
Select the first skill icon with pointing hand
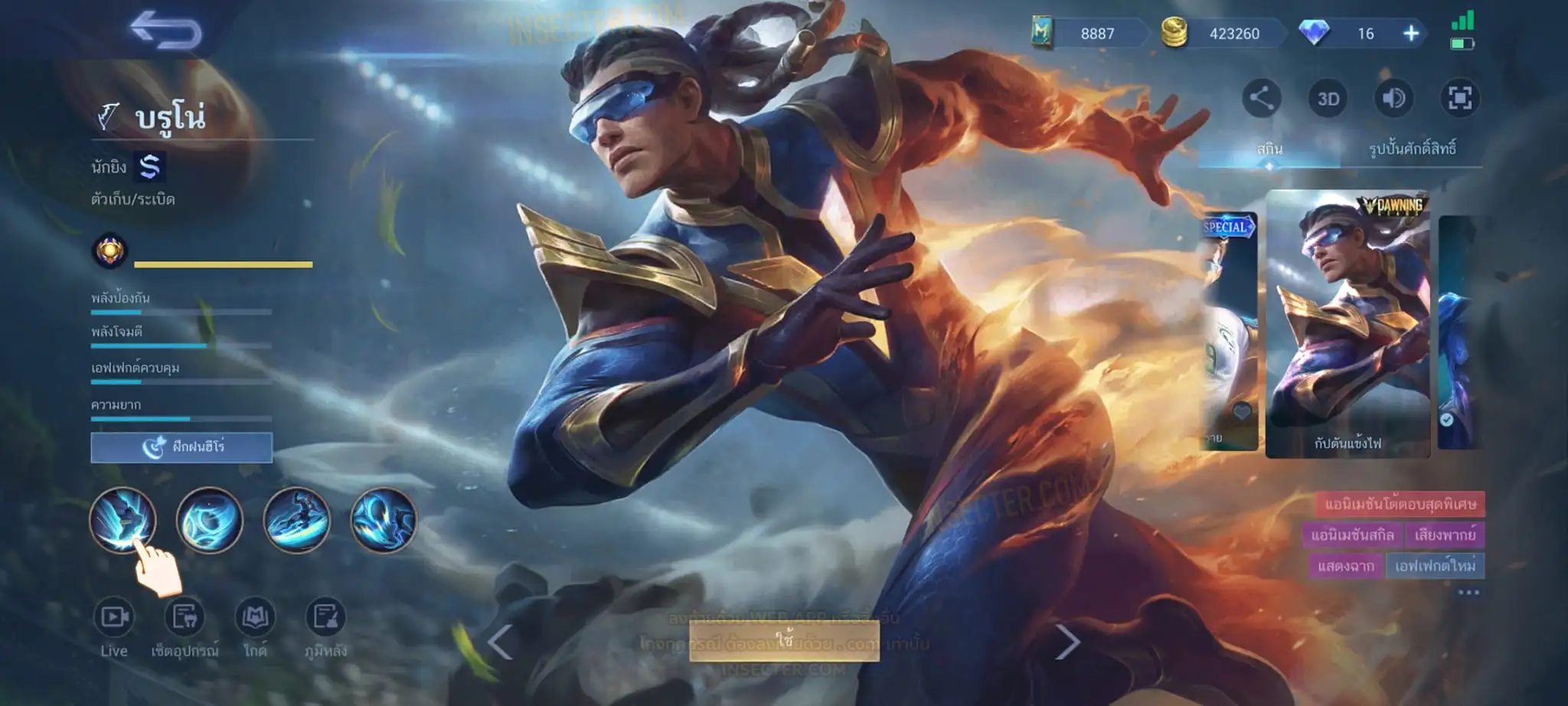122,520
